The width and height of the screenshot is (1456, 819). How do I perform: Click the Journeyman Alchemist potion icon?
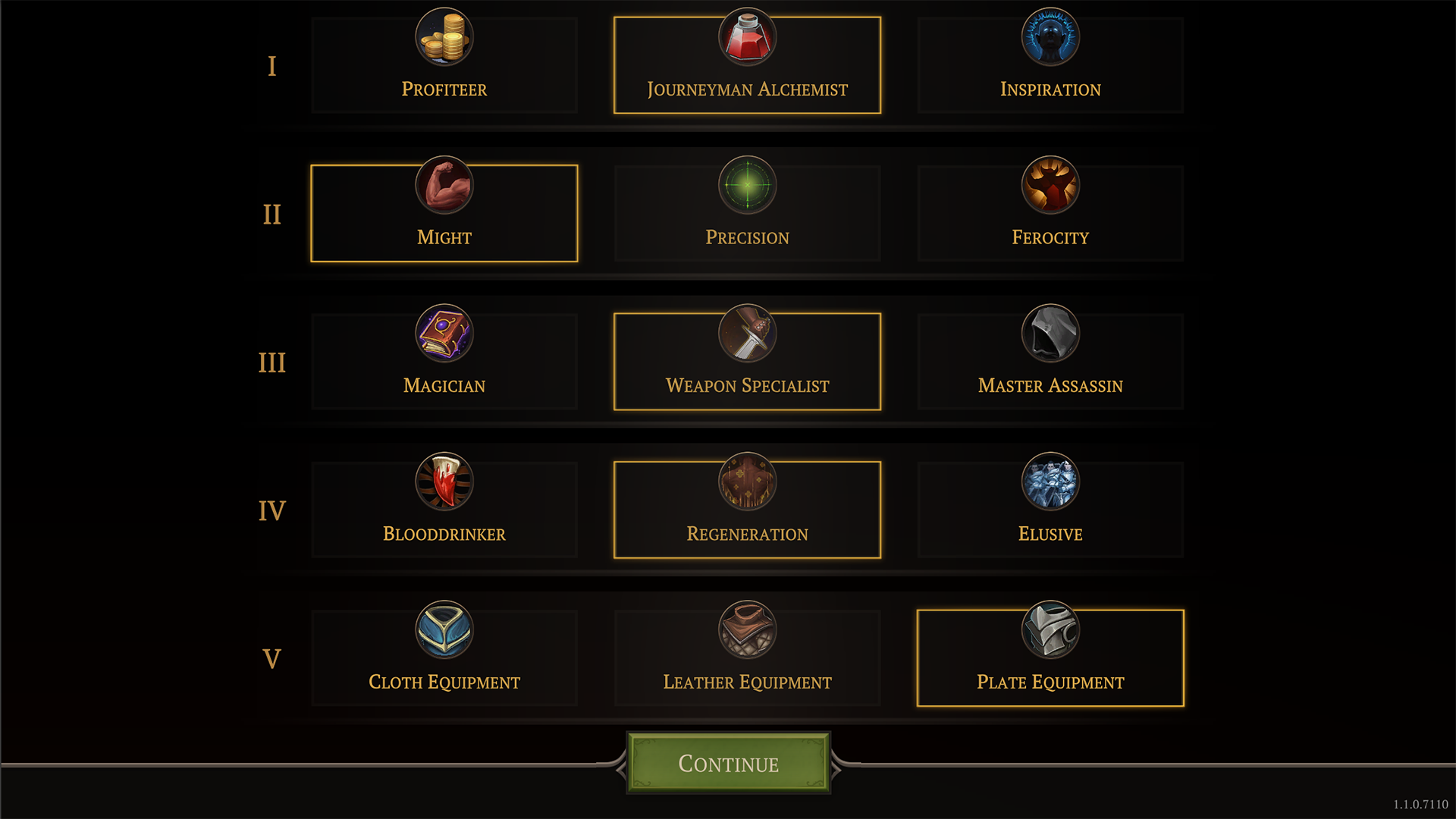click(747, 36)
